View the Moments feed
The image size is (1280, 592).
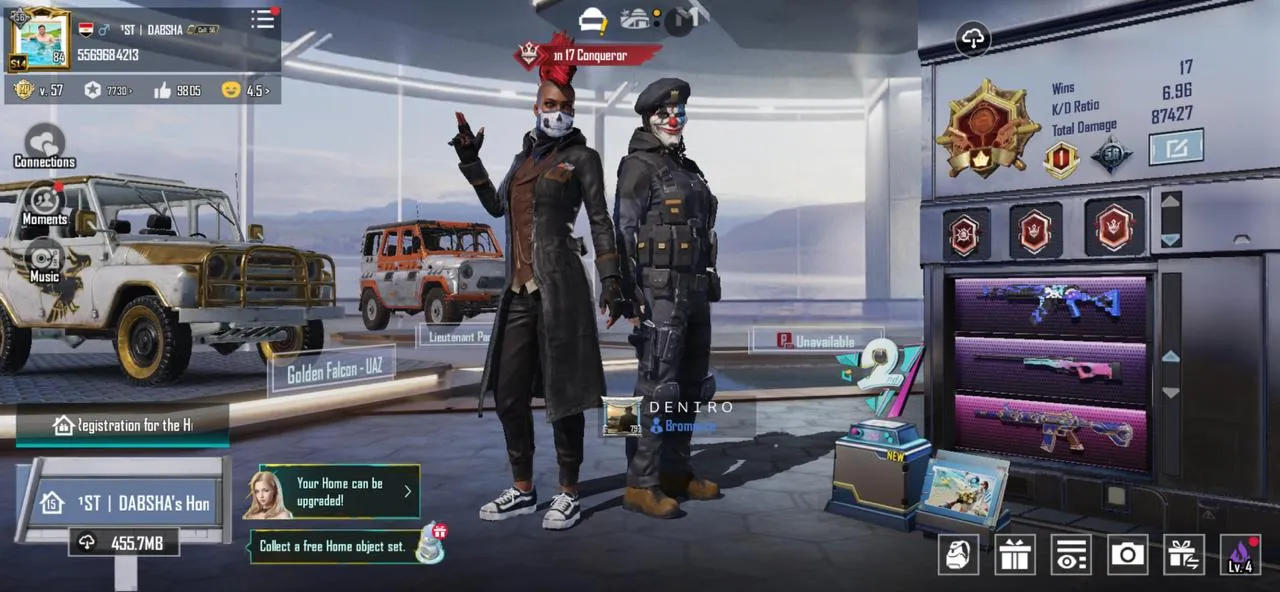(x=44, y=204)
